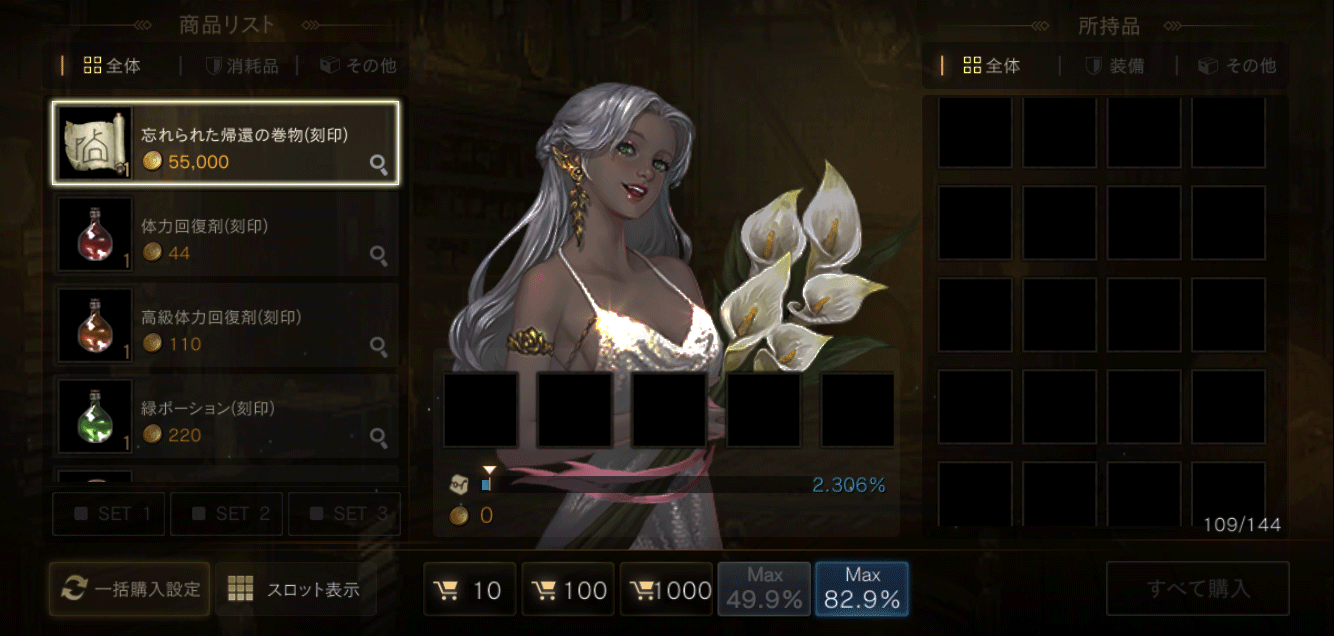Open details magnifier for 体力回復剤
Image resolution: width=1334 pixels, height=636 pixels.
coord(379,256)
